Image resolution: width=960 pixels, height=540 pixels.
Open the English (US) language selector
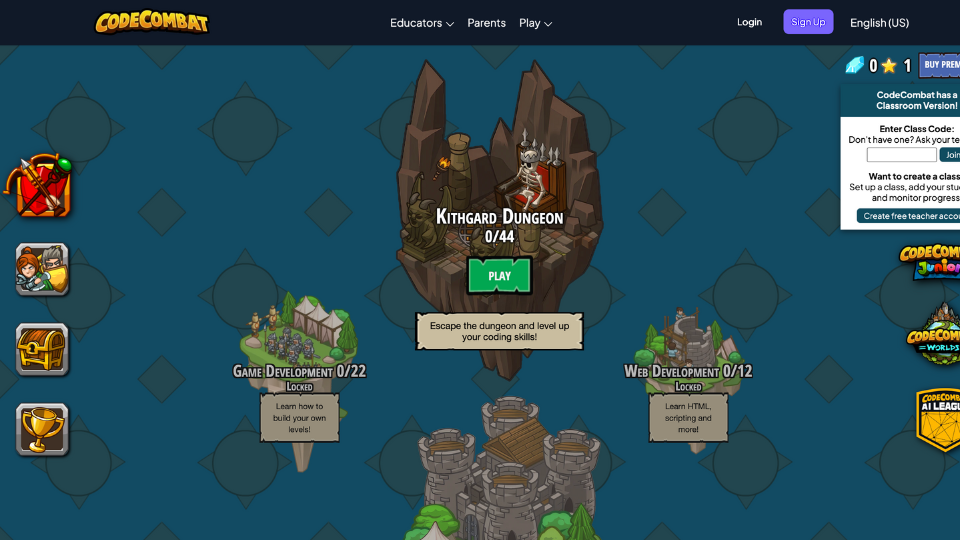coord(879,23)
